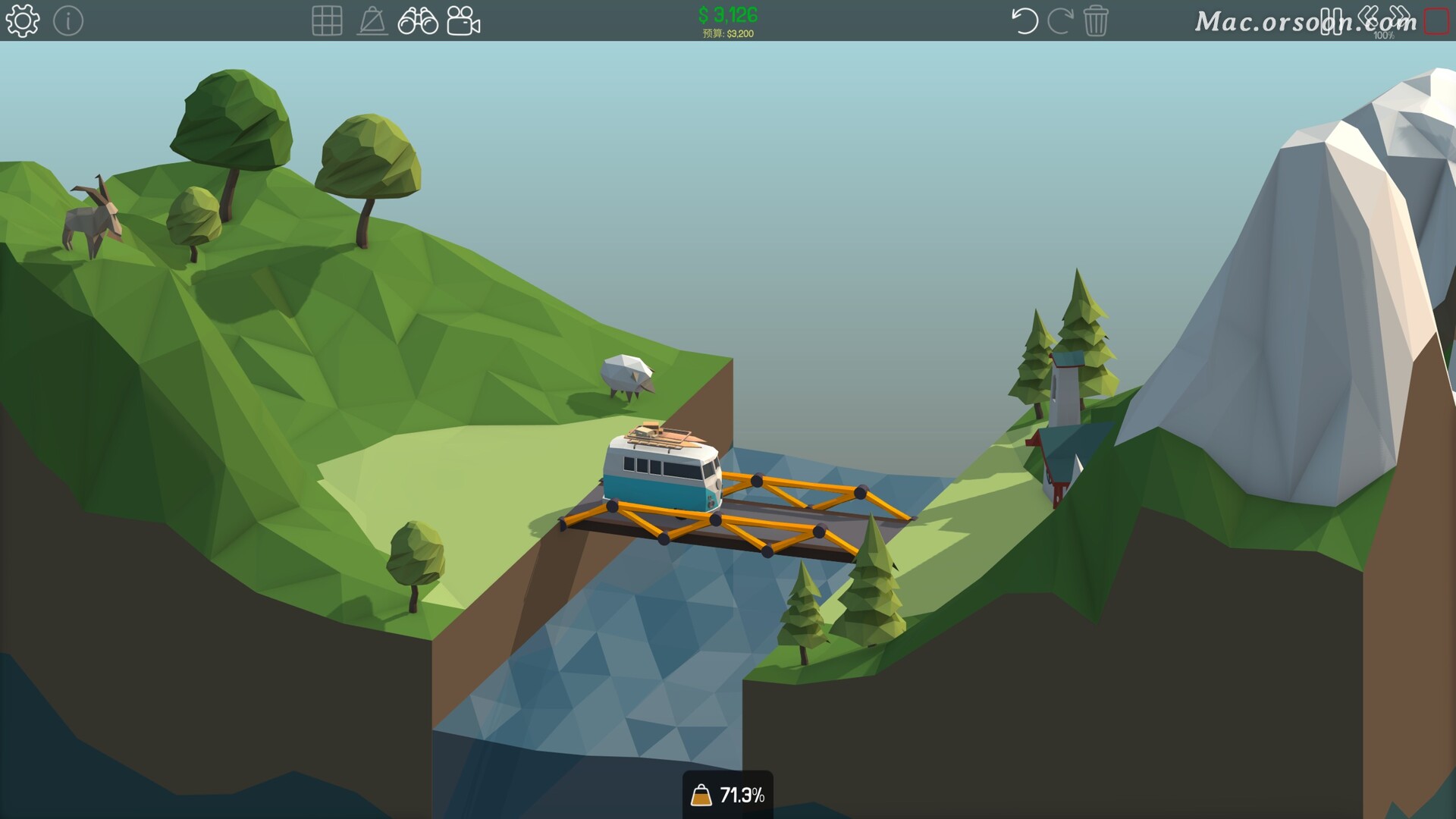Open the video replay recorder
Image resolution: width=1456 pixels, height=819 pixels.
point(465,20)
